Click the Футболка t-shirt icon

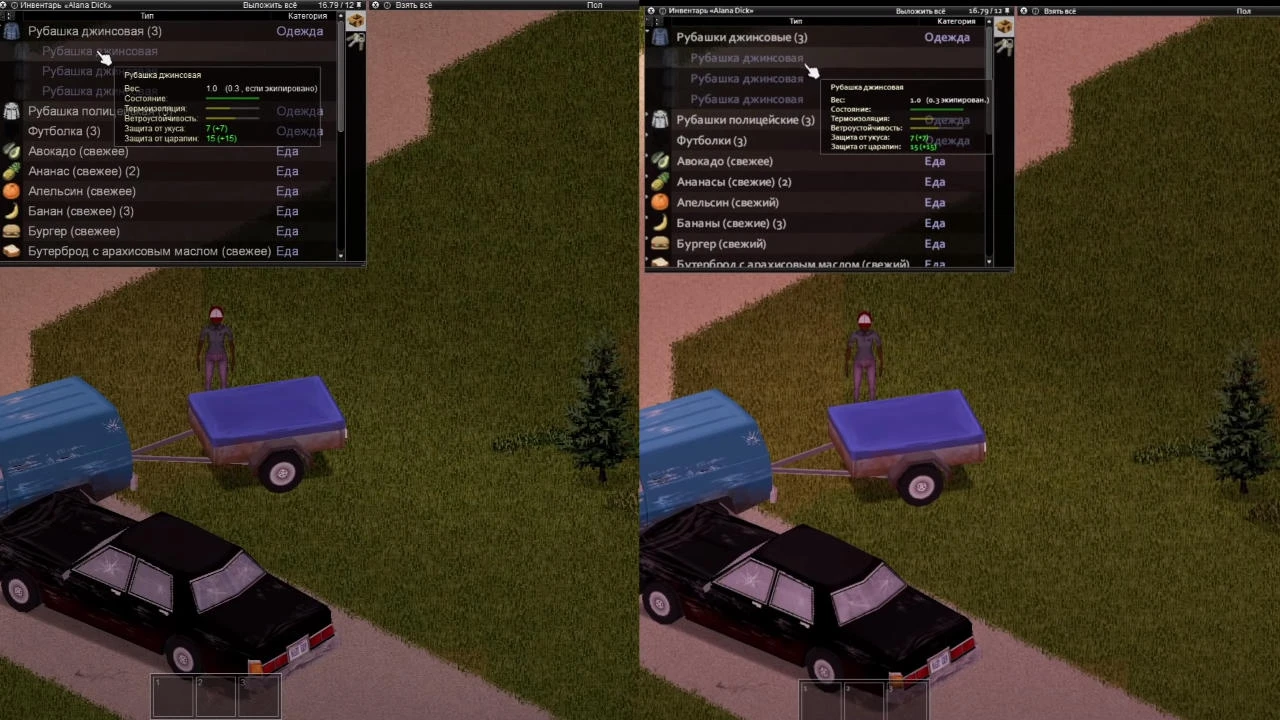(x=13, y=131)
